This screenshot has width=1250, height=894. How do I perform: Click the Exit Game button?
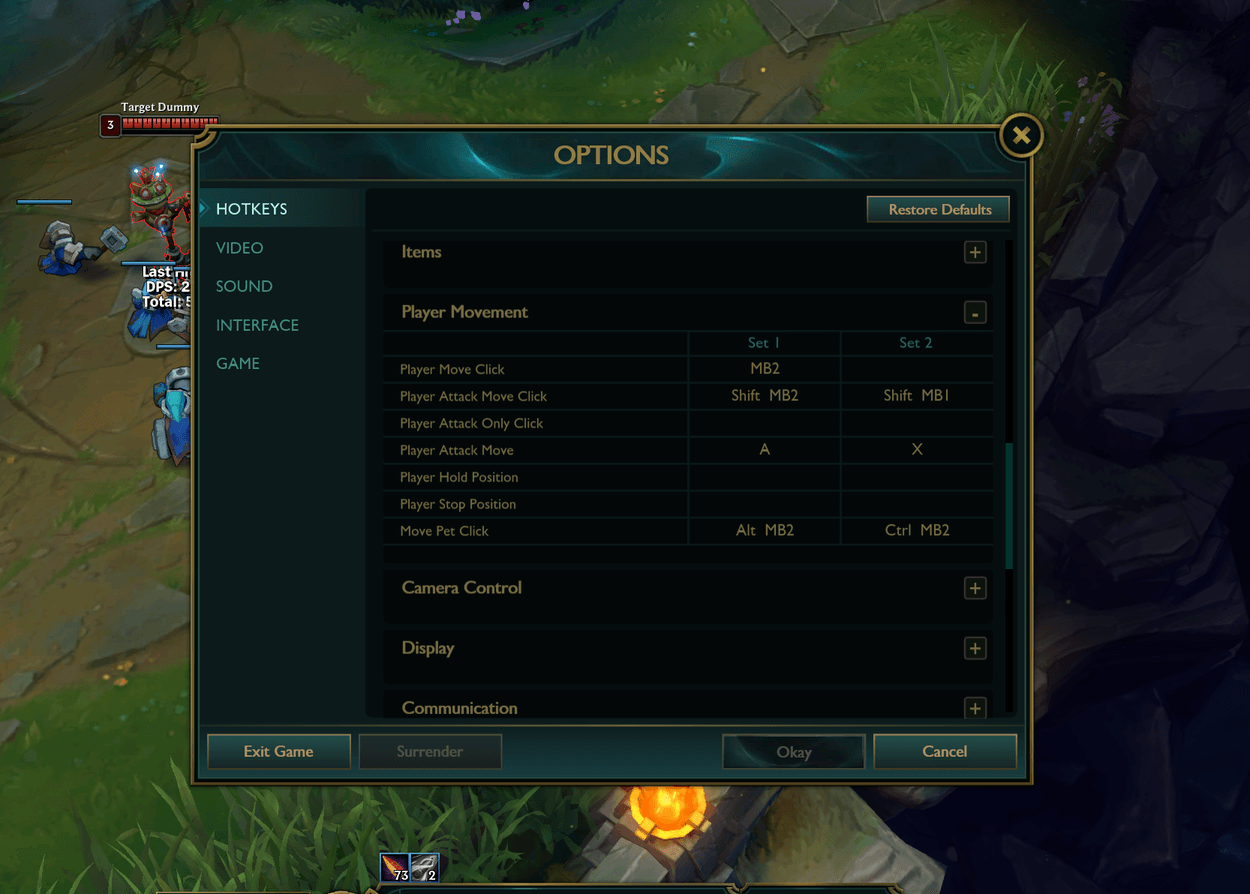coord(279,752)
